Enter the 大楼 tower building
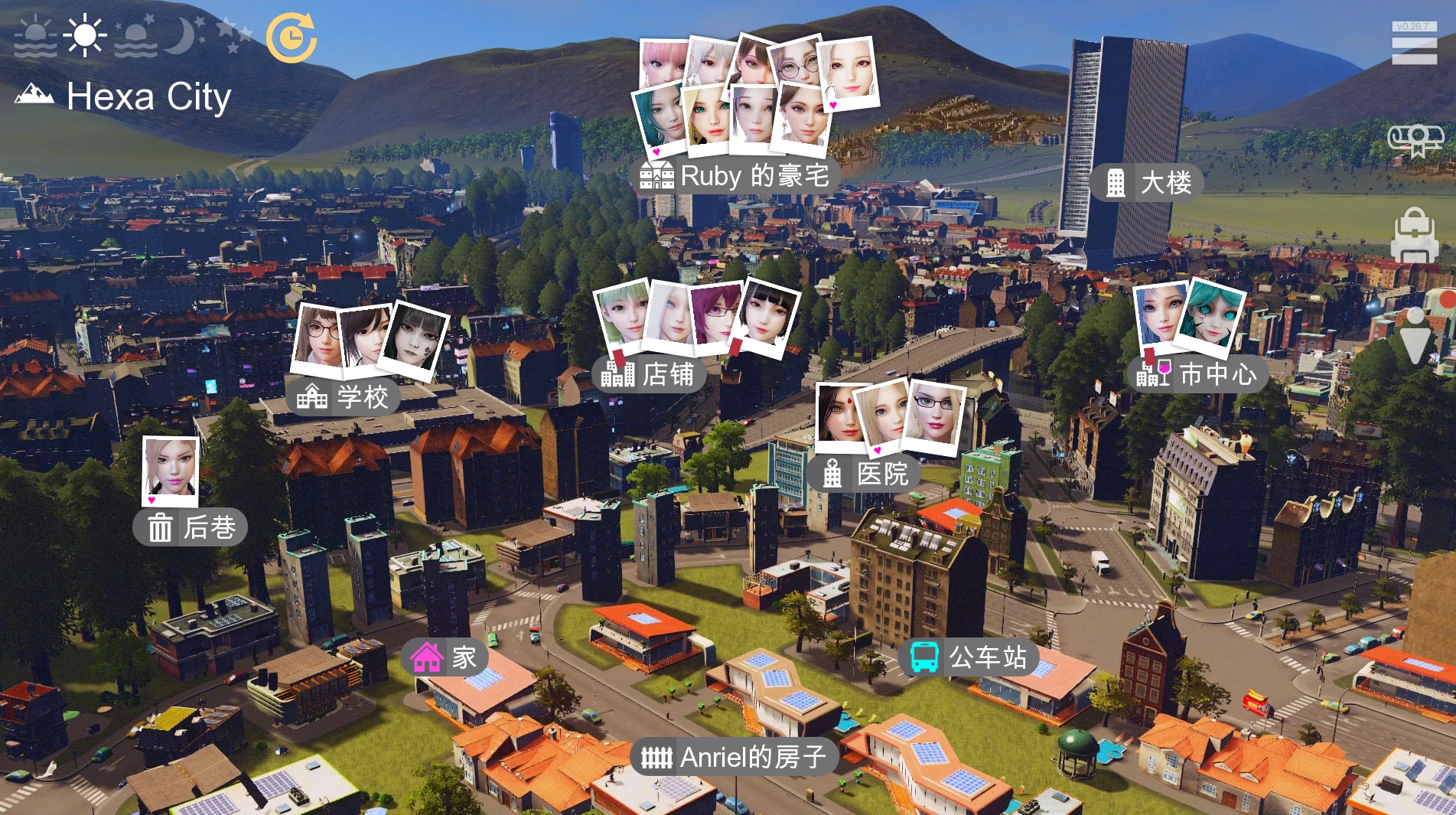 [x=1146, y=183]
